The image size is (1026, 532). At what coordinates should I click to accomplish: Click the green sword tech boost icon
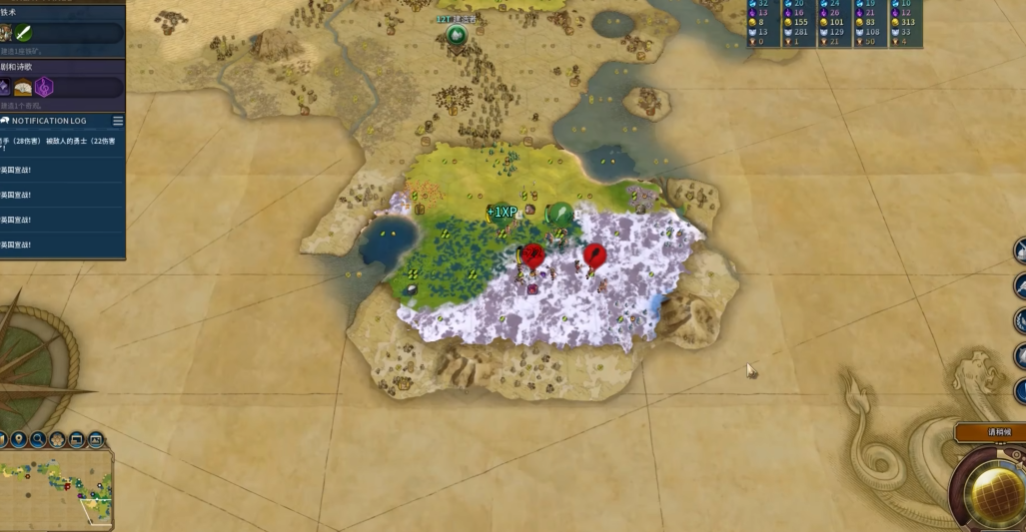point(23,33)
